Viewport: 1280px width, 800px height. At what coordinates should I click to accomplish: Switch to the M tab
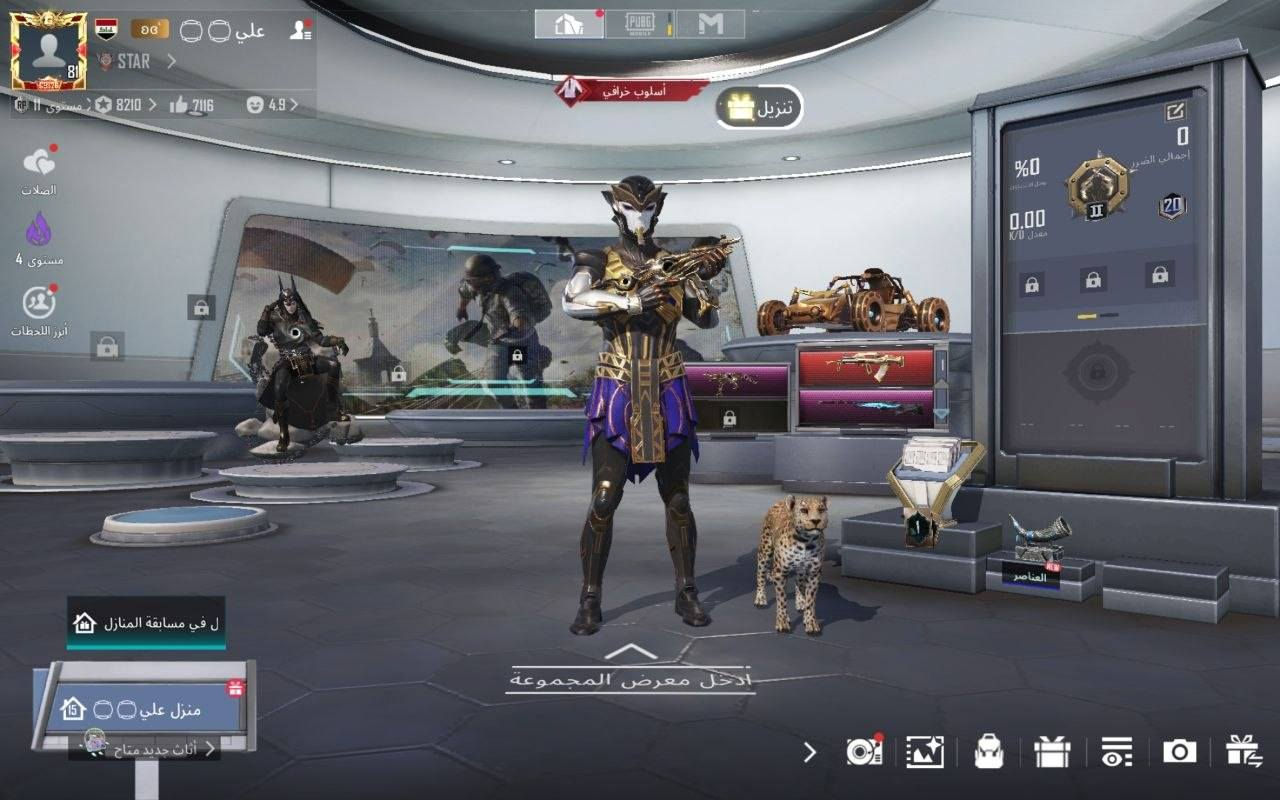(x=710, y=24)
